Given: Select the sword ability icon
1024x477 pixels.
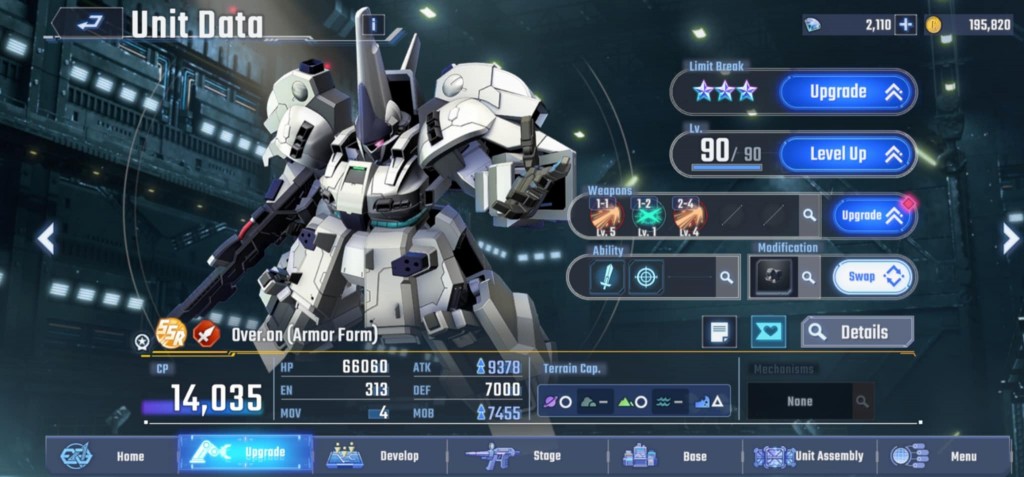Looking at the screenshot, I should [606, 277].
